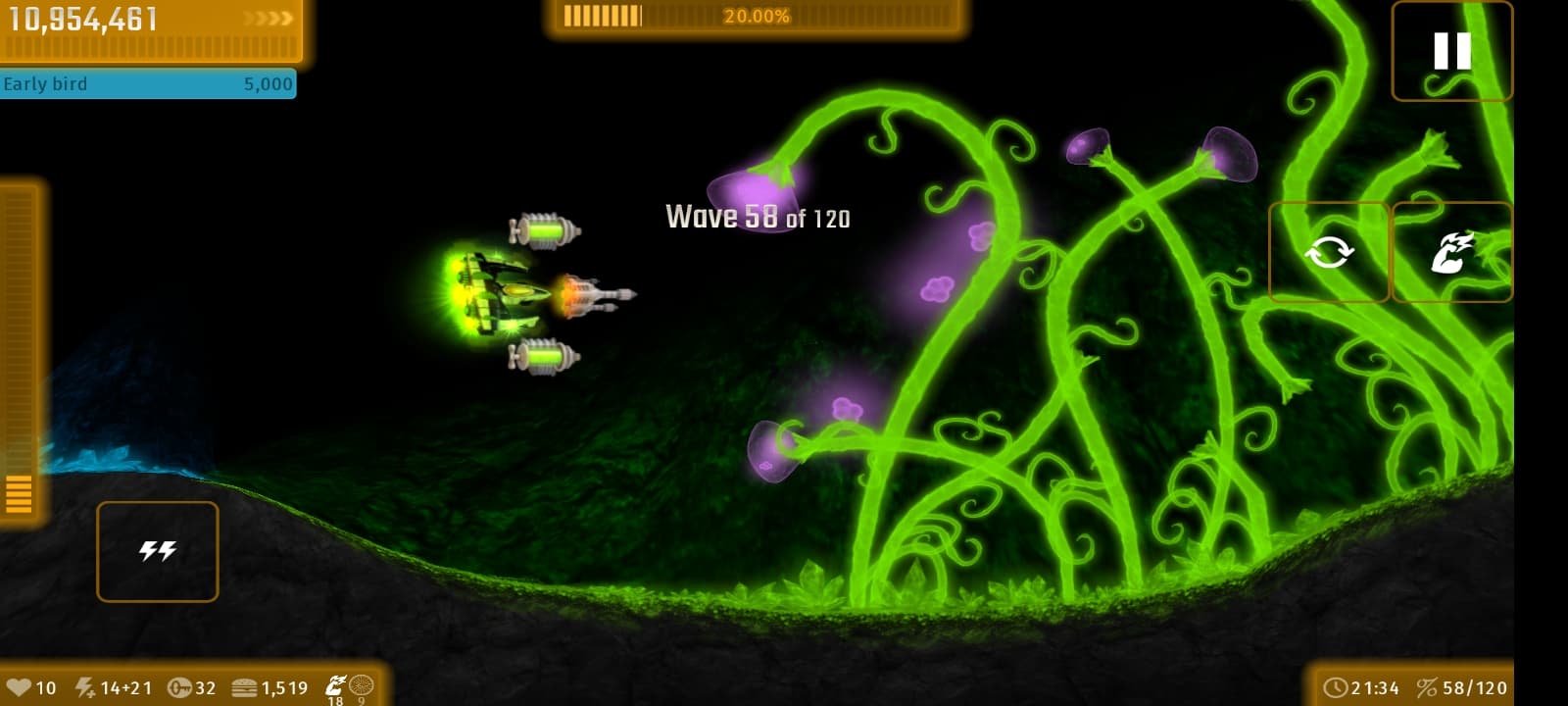Trigger the double lightning bolt ability
Image resolution: width=1568 pixels, height=706 pixels.
click(x=157, y=551)
